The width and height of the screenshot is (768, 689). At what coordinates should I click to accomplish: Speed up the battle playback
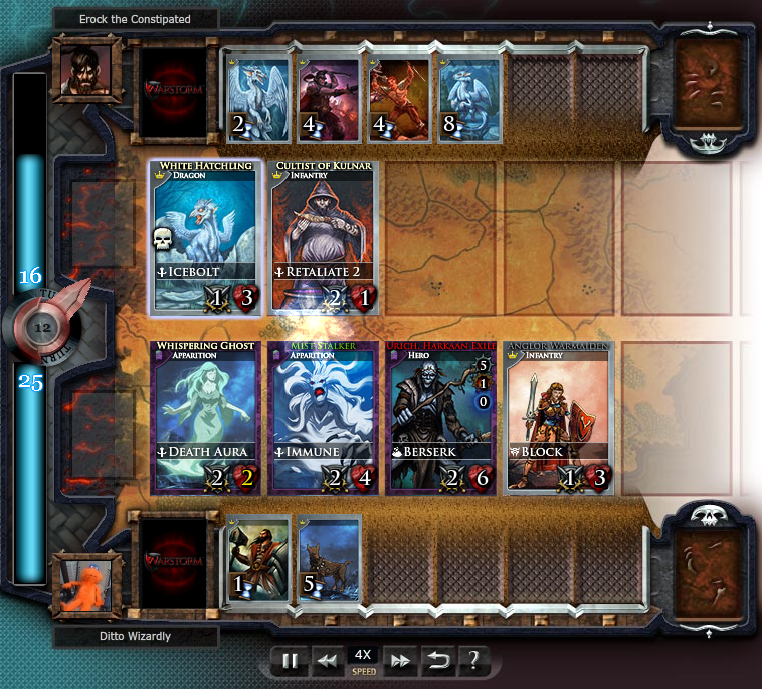pyautogui.click(x=400, y=660)
